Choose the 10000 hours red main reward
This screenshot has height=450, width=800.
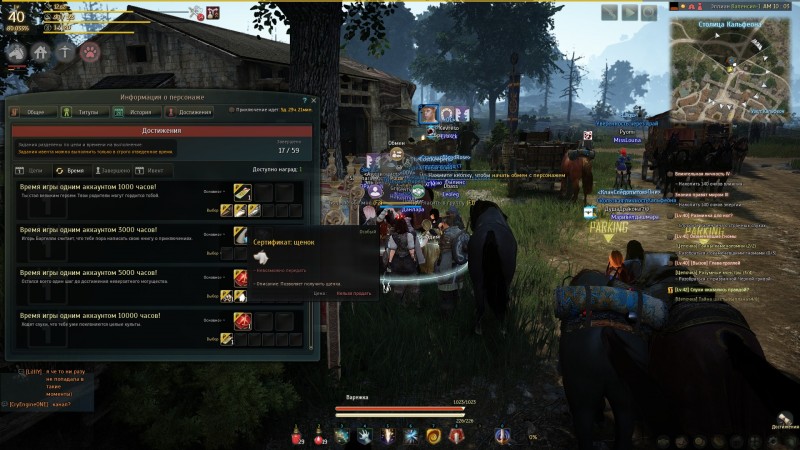[x=241, y=321]
